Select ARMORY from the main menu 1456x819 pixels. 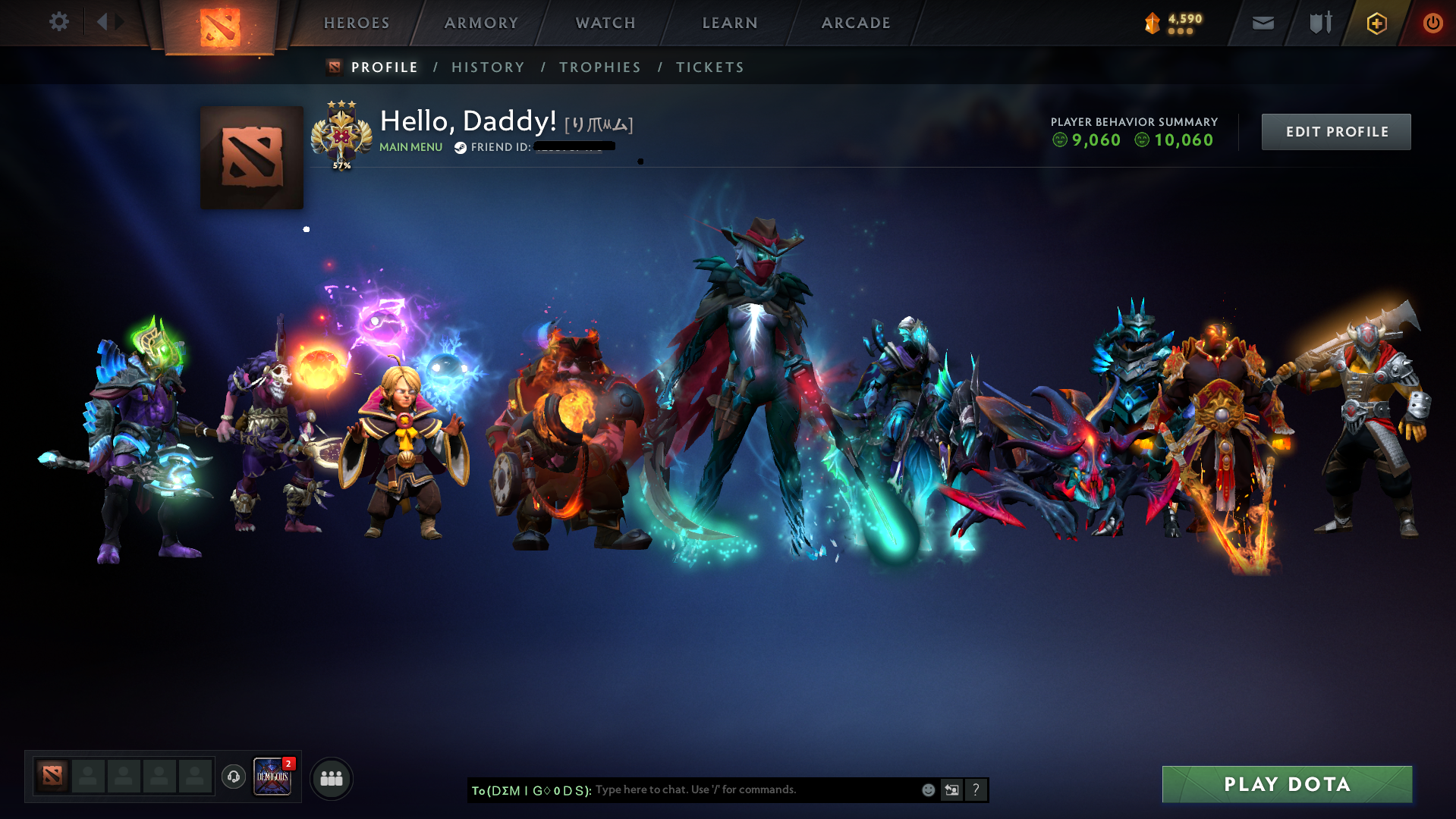481,23
